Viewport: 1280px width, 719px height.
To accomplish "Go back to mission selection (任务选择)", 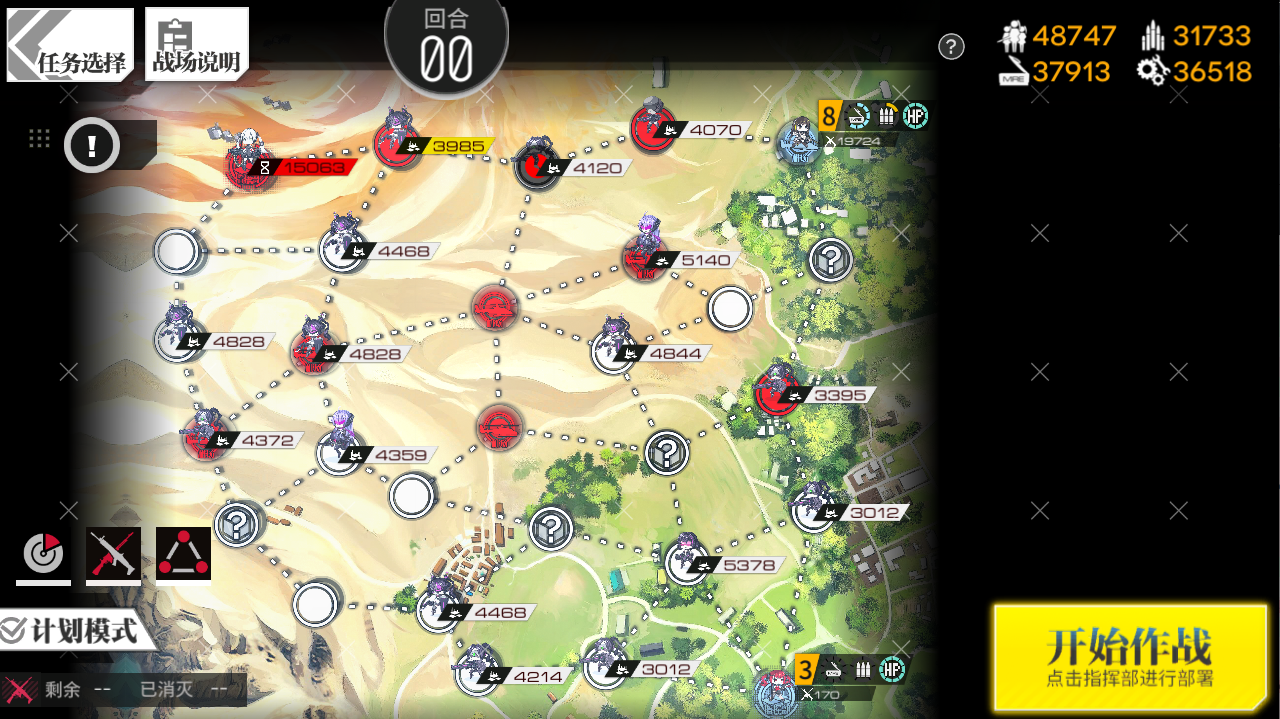I will click(70, 45).
